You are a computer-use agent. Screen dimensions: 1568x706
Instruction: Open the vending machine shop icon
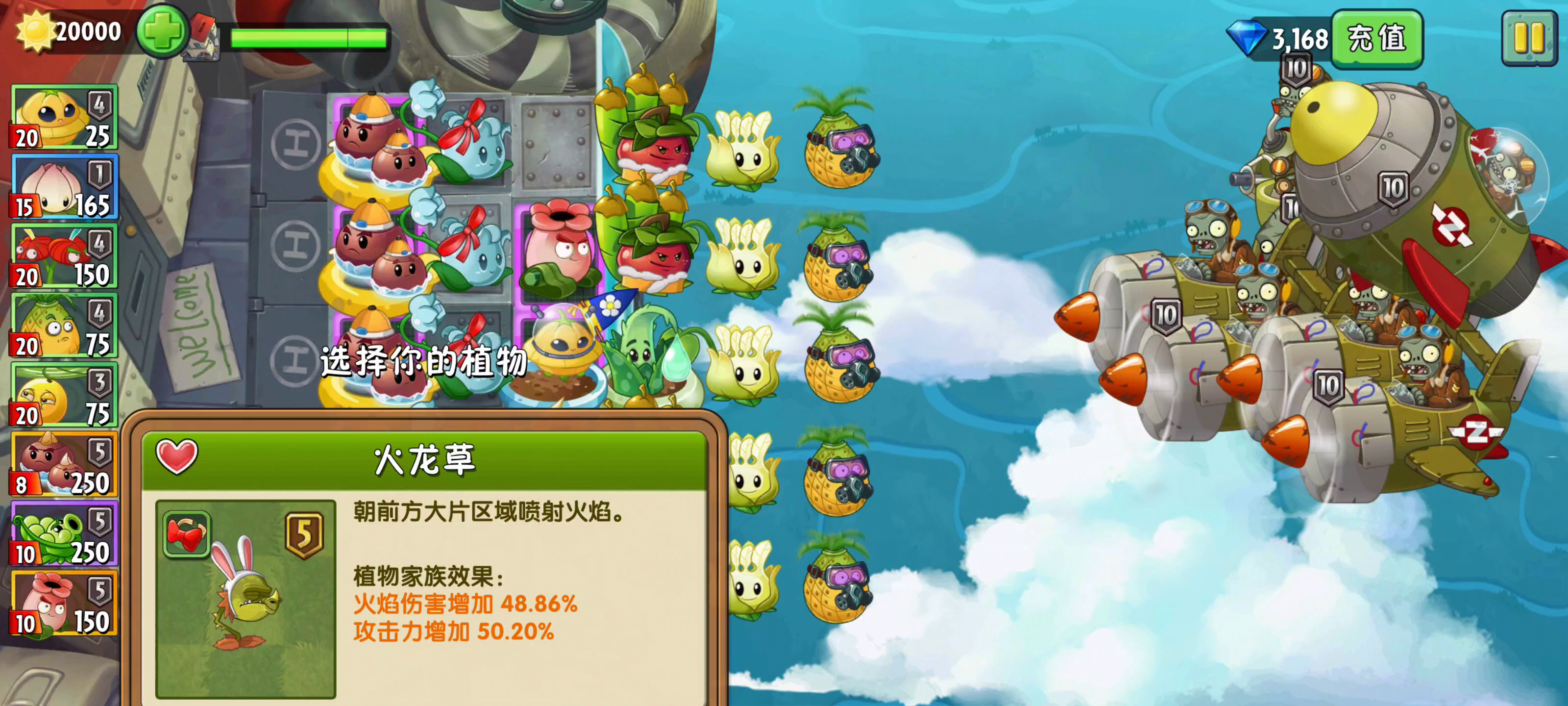(203, 37)
